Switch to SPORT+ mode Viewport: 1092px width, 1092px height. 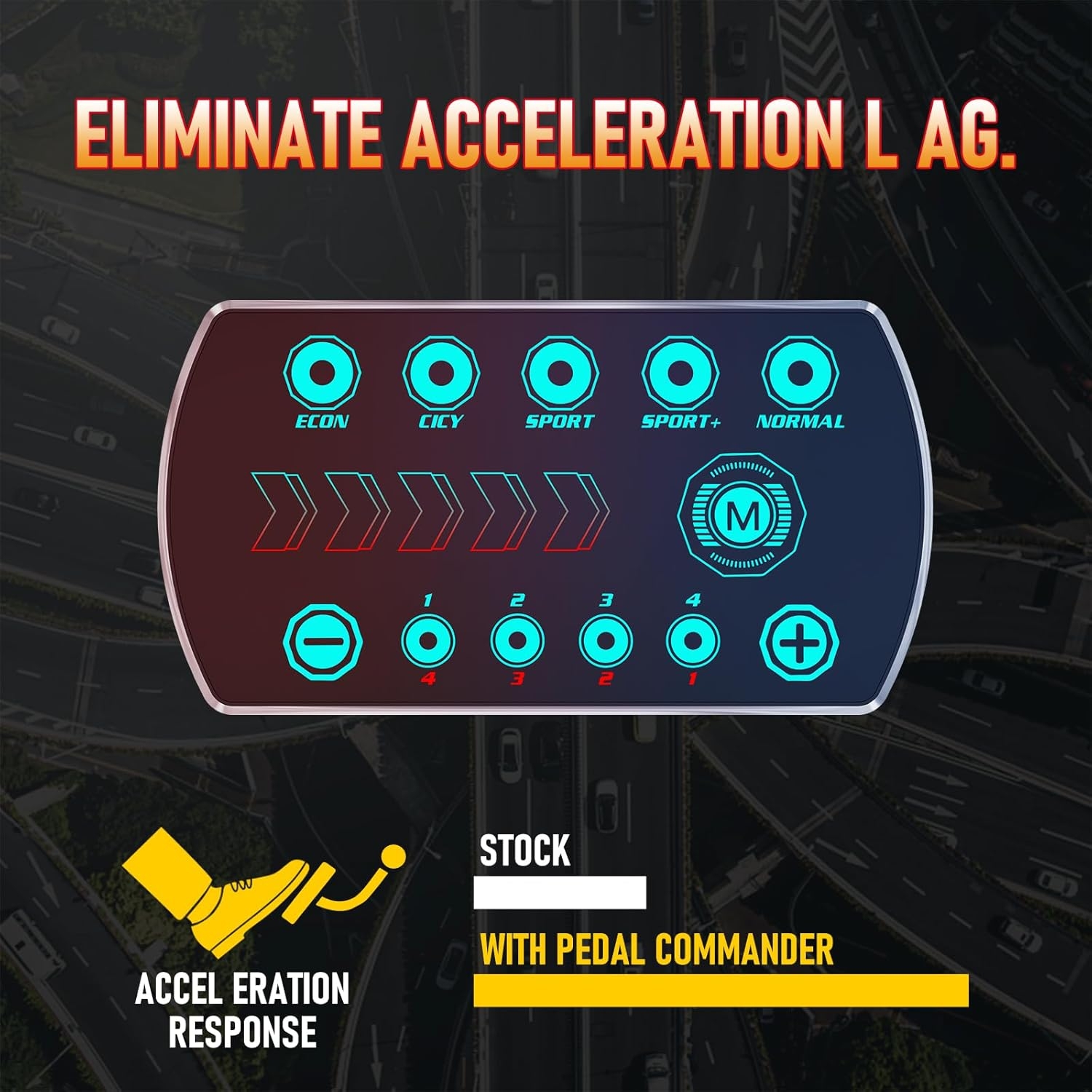[x=680, y=373]
